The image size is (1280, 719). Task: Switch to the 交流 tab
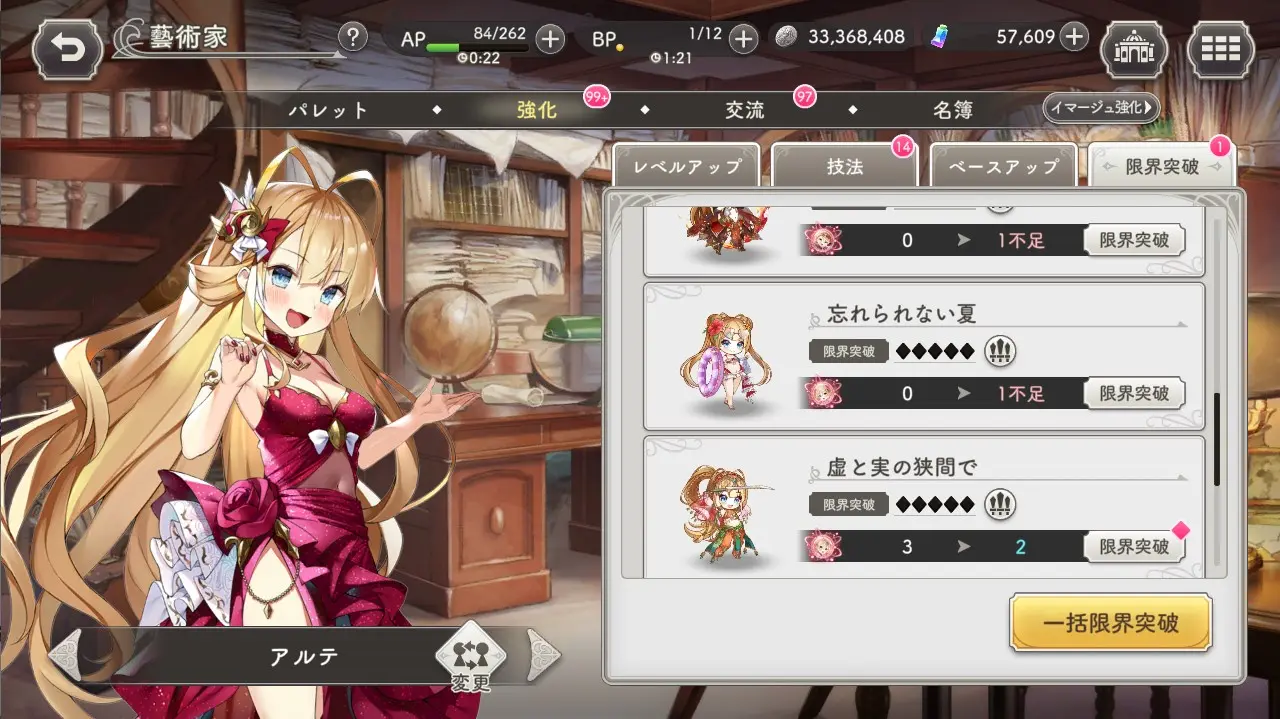745,110
